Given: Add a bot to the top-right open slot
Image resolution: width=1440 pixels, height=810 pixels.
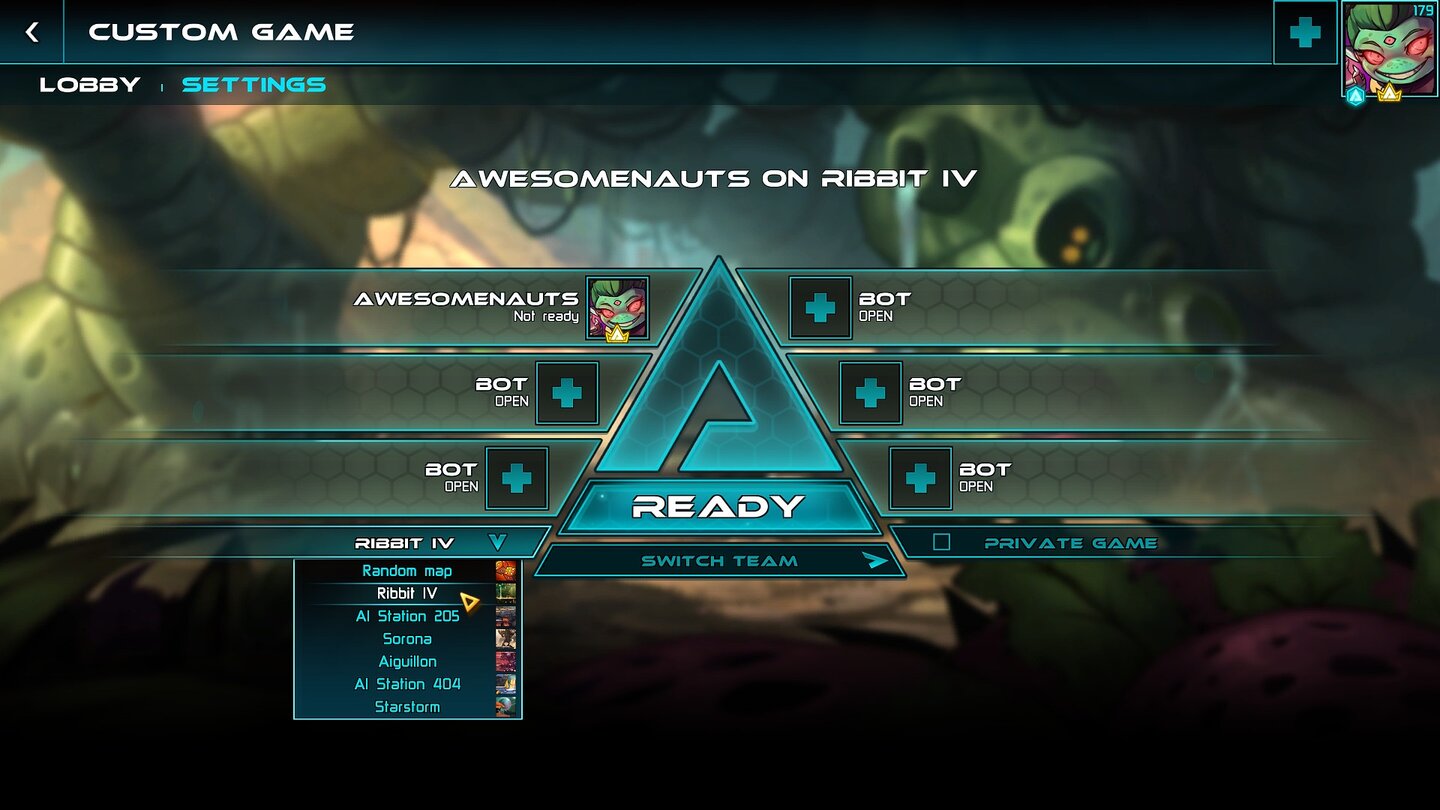Looking at the screenshot, I should (820, 308).
